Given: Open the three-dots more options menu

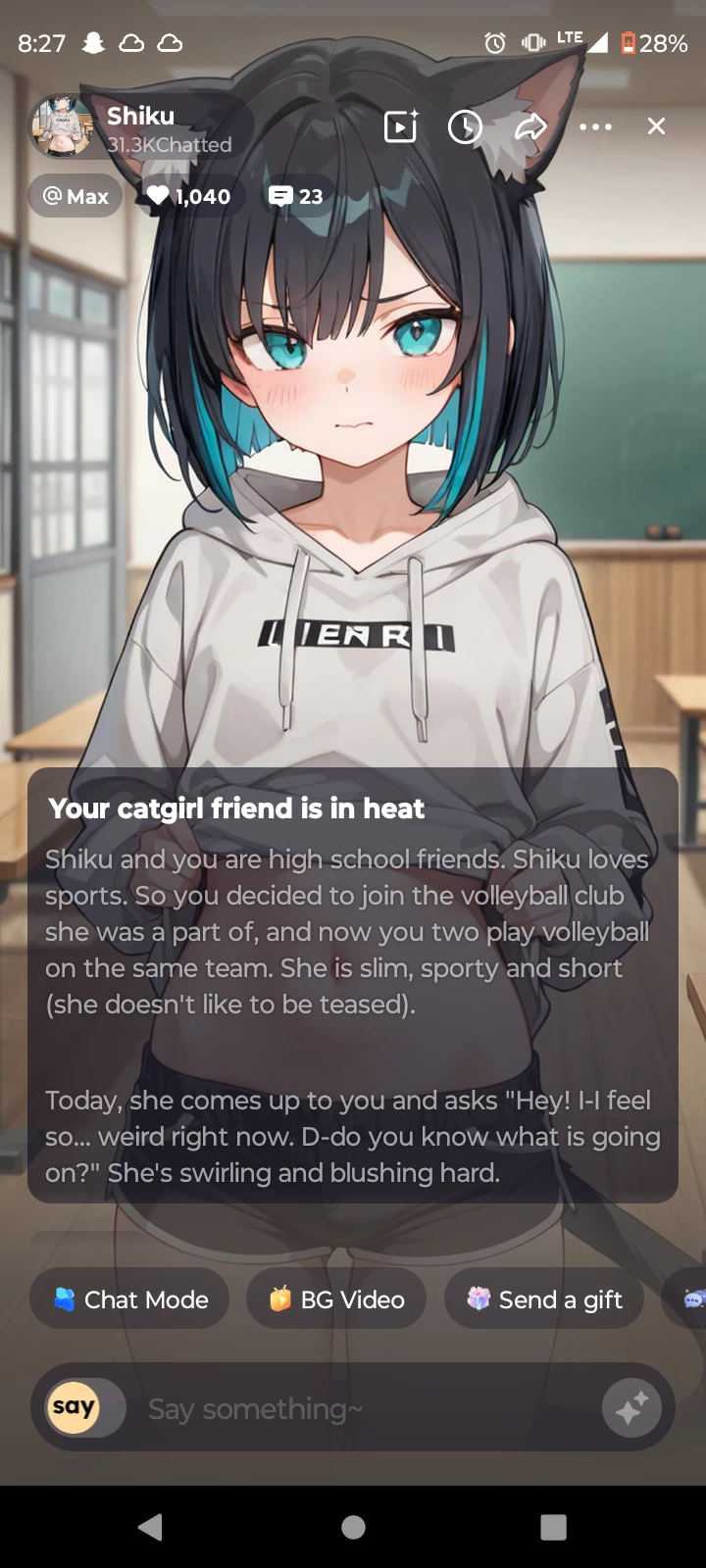Looking at the screenshot, I should tap(595, 127).
